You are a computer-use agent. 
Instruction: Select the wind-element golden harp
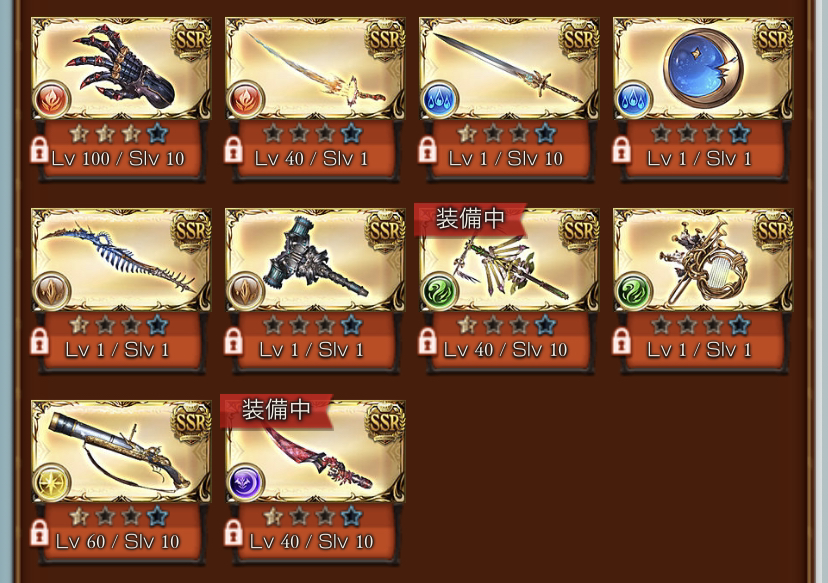click(x=703, y=262)
